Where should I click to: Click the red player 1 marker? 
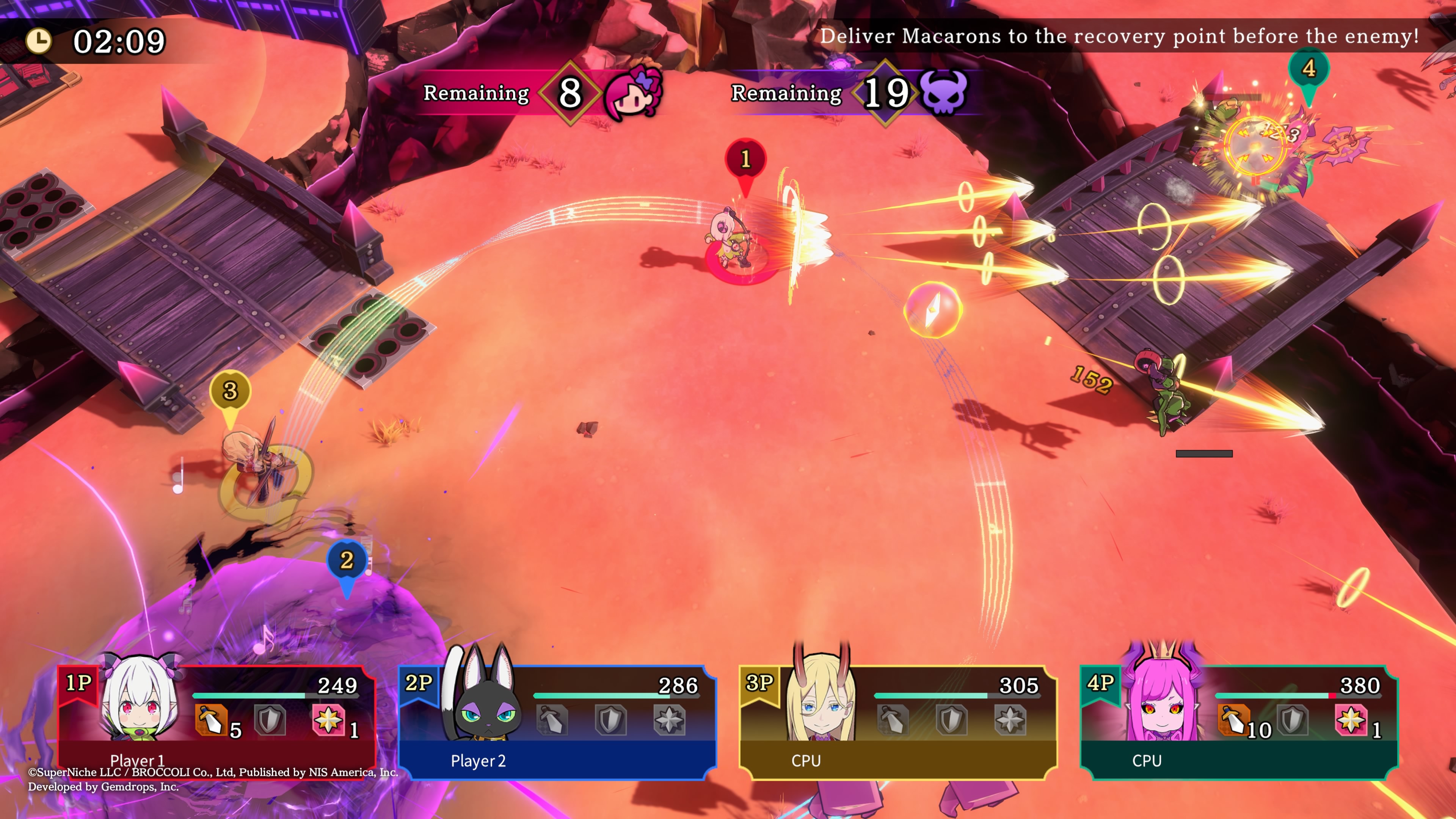pyautogui.click(x=745, y=160)
